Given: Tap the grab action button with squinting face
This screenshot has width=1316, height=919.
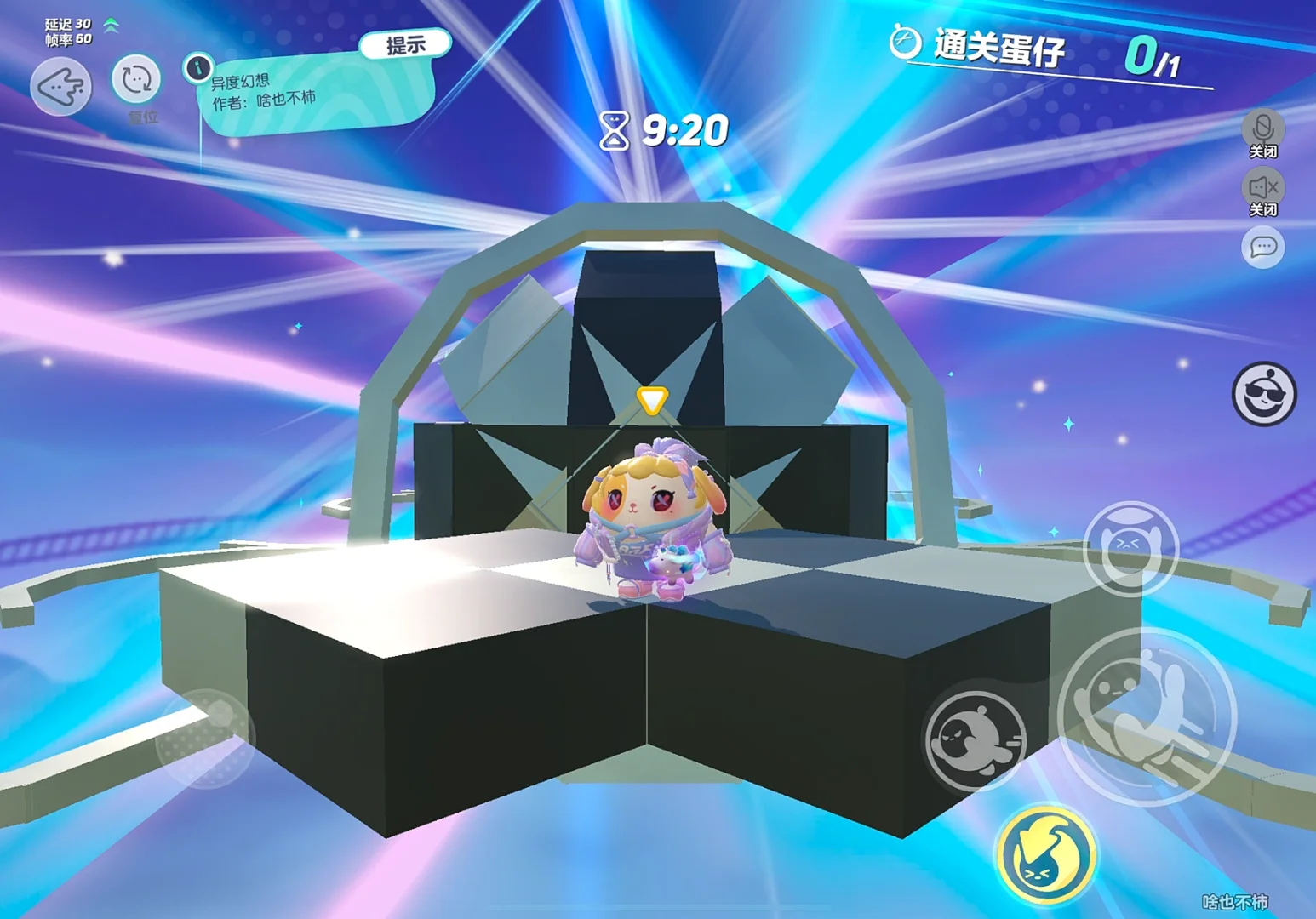Looking at the screenshot, I should point(1130,549).
